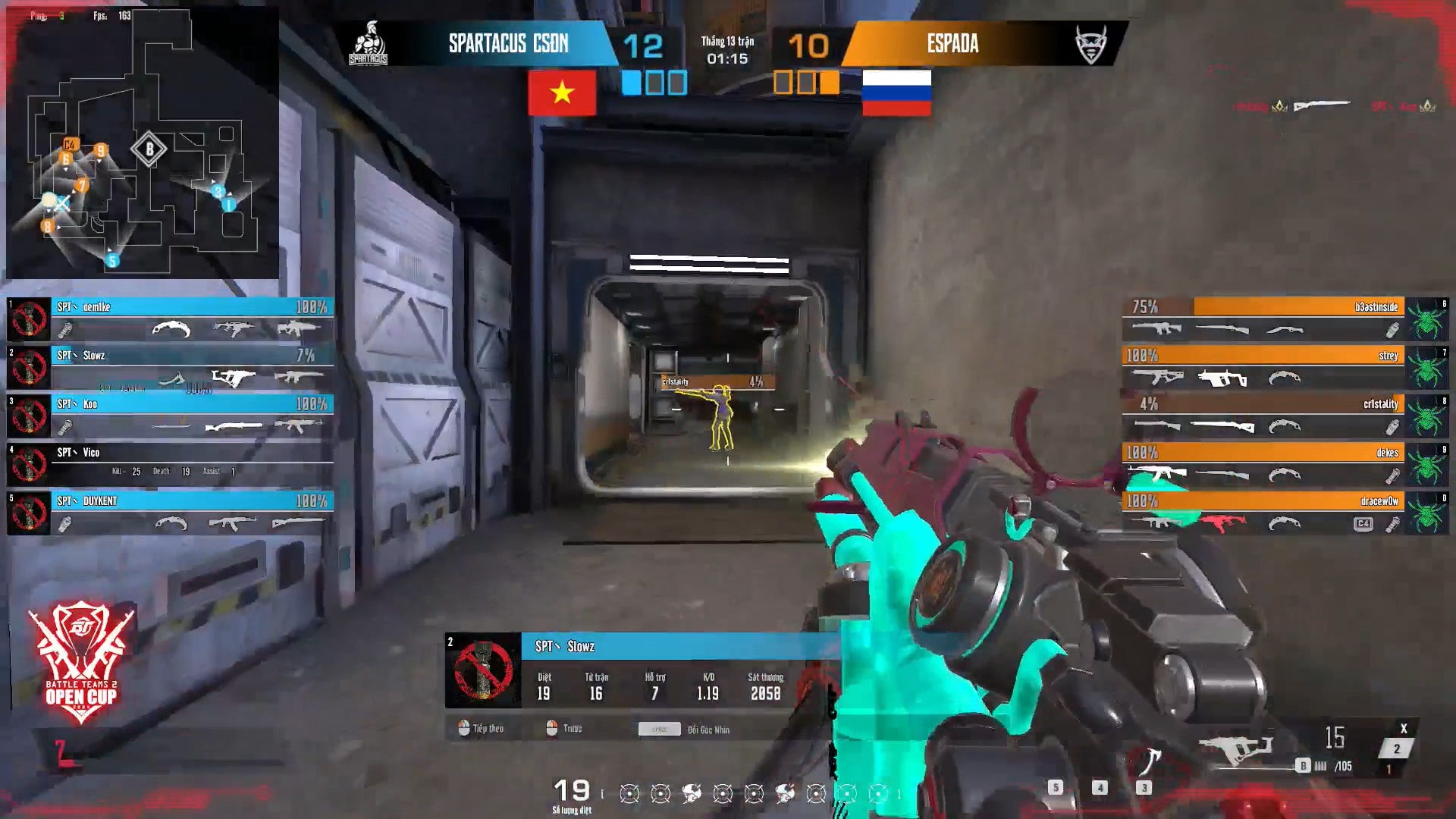Click the B bombsite marker on minimap
The height and width of the screenshot is (819, 1456).
pos(149,149)
